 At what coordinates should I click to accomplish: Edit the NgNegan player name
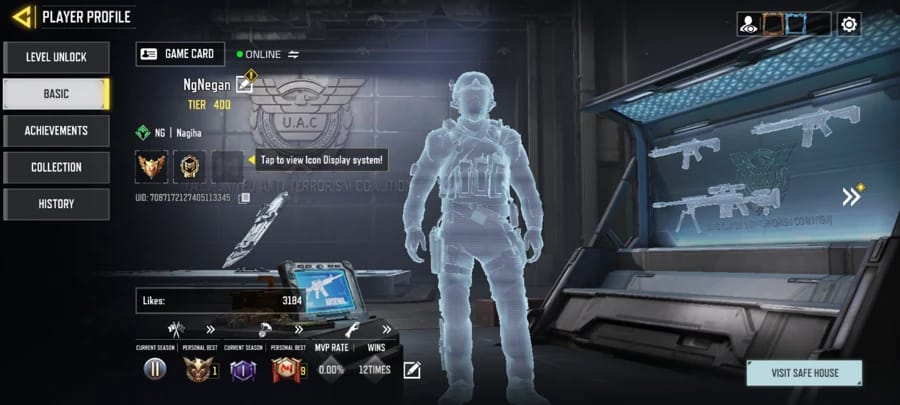pyautogui.click(x=244, y=84)
